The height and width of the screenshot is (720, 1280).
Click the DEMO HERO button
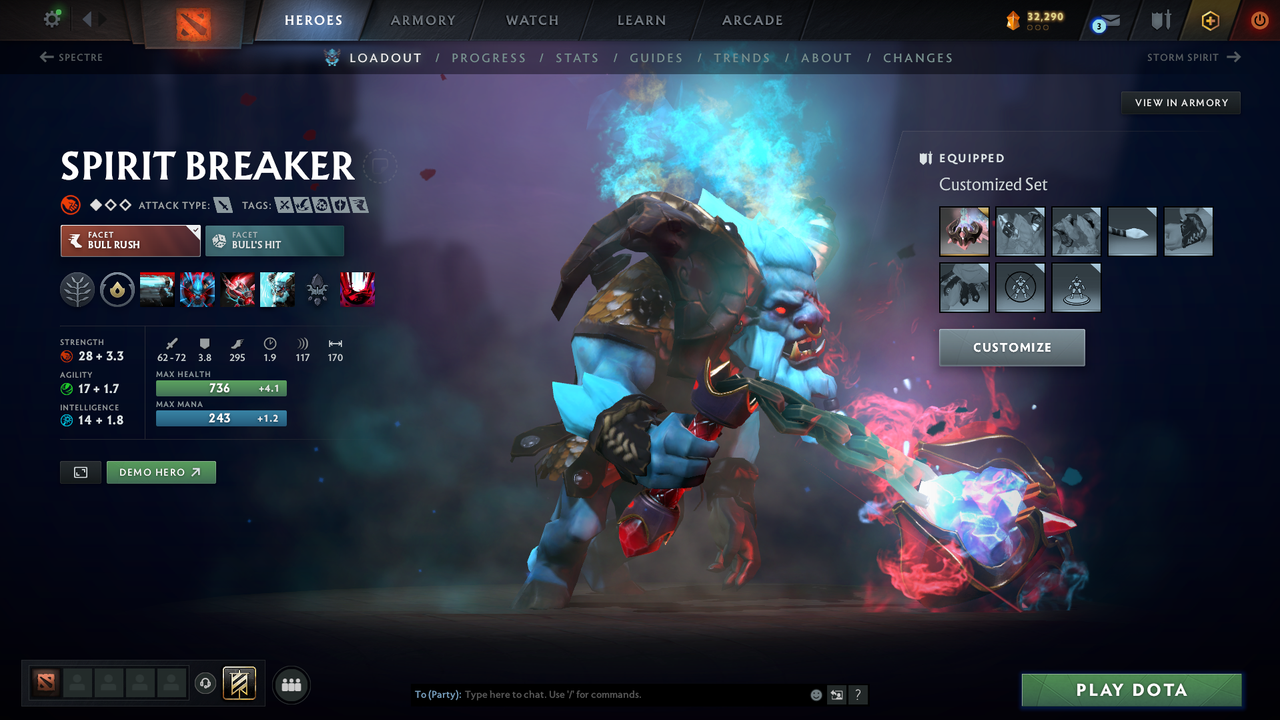tap(161, 471)
